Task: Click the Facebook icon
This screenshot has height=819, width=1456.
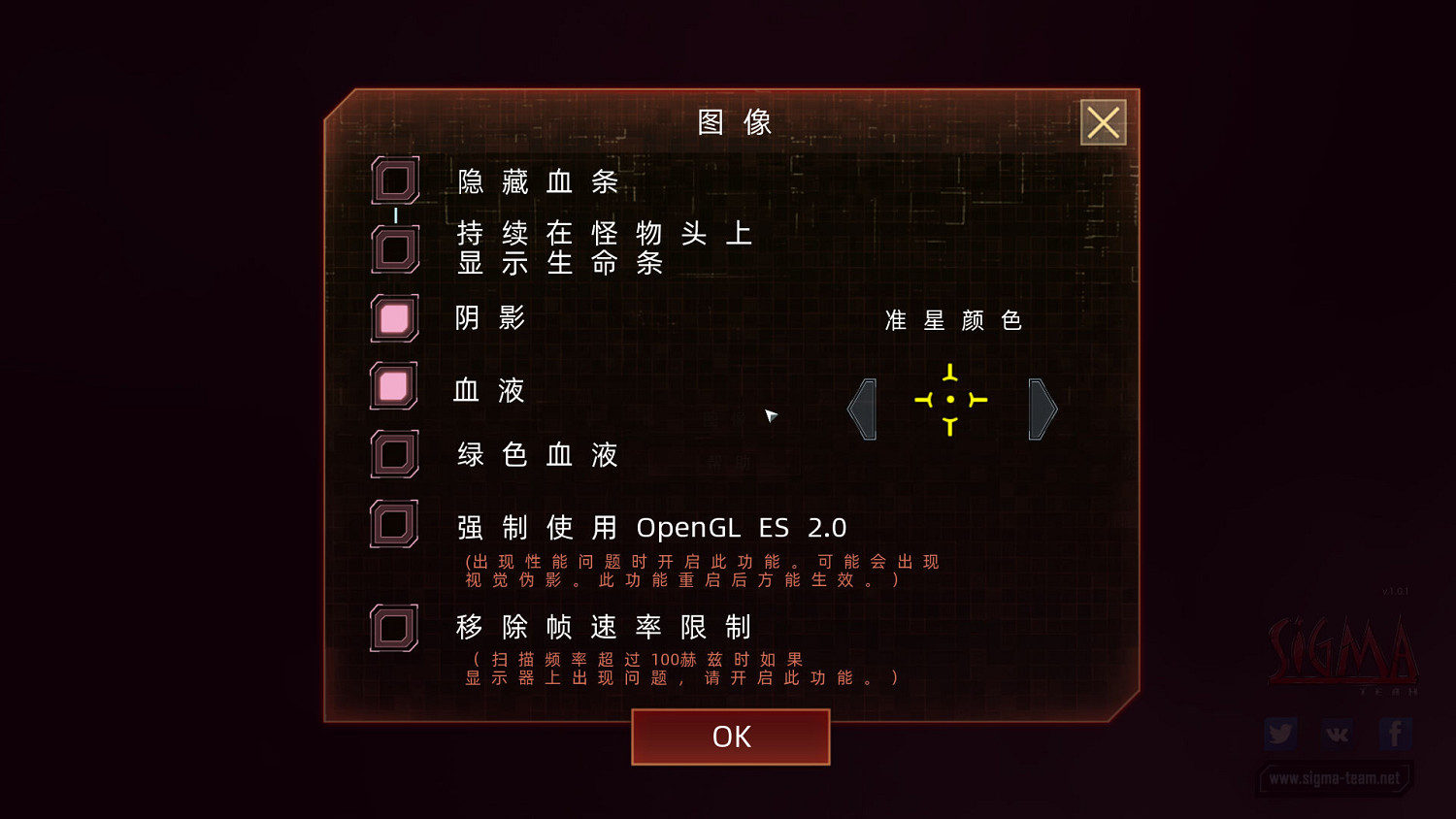Action: point(1395,734)
